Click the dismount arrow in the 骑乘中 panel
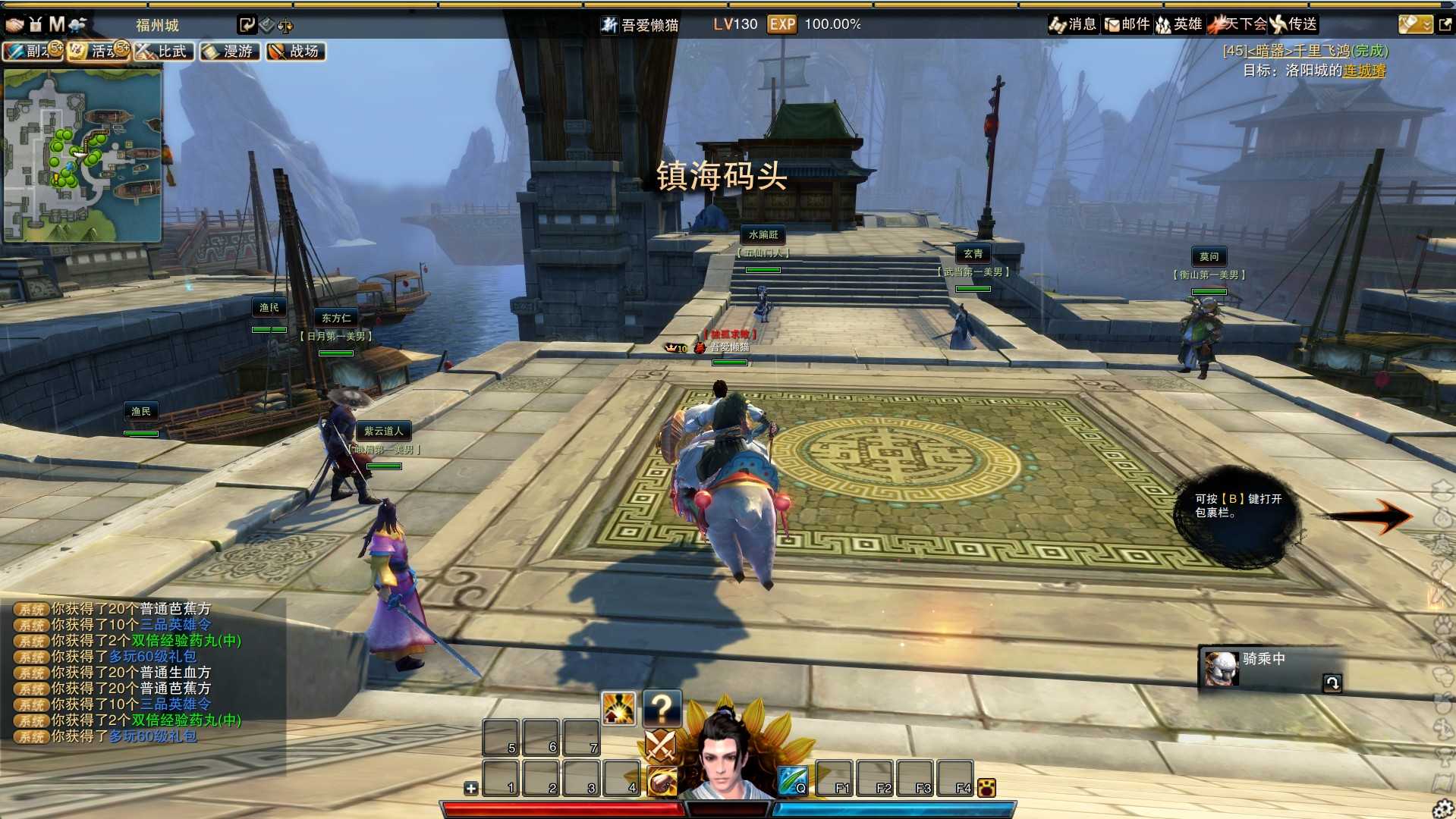1456x819 pixels. 1332,682
